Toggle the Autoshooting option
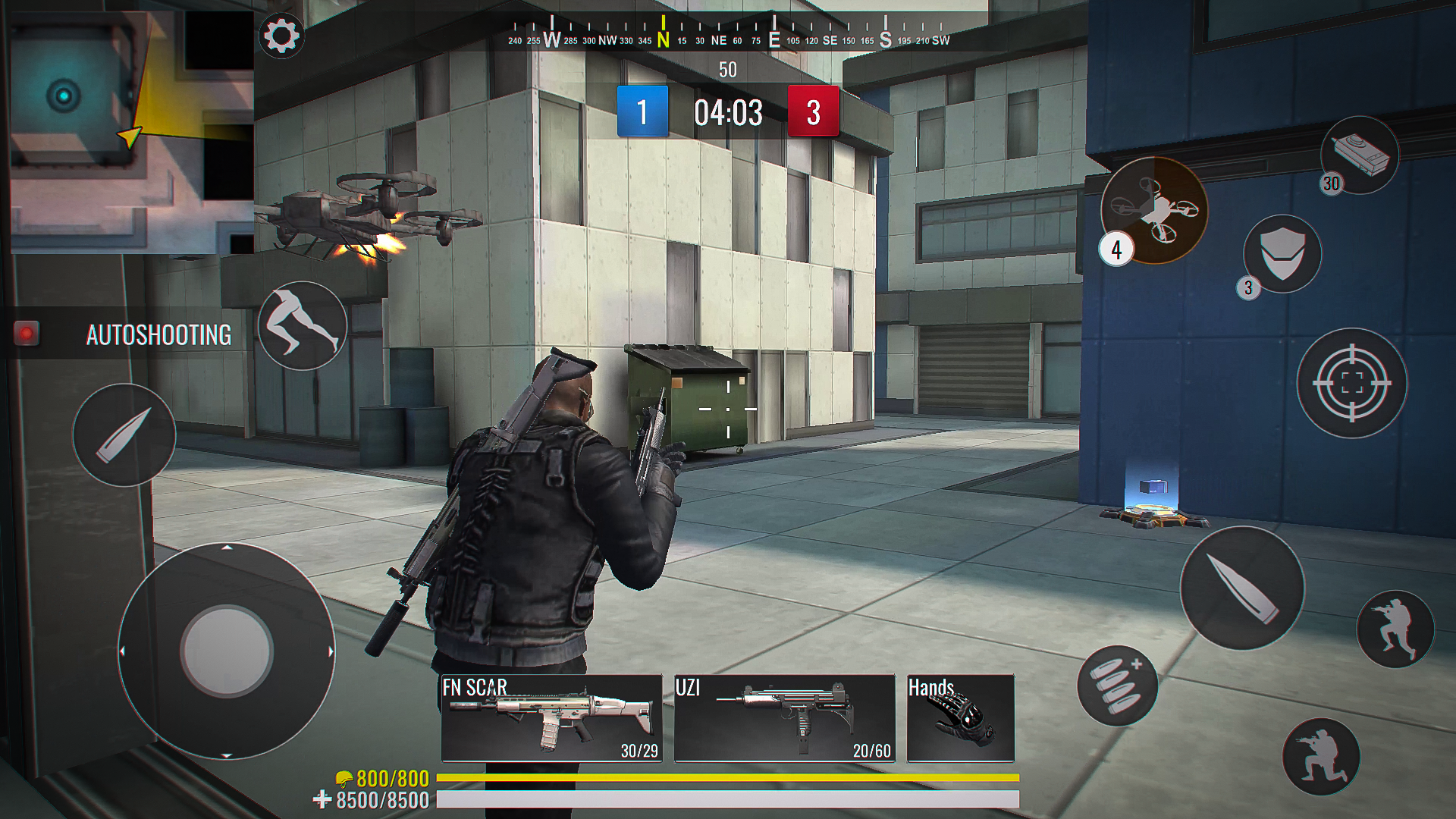The image size is (1456, 819). [x=27, y=334]
